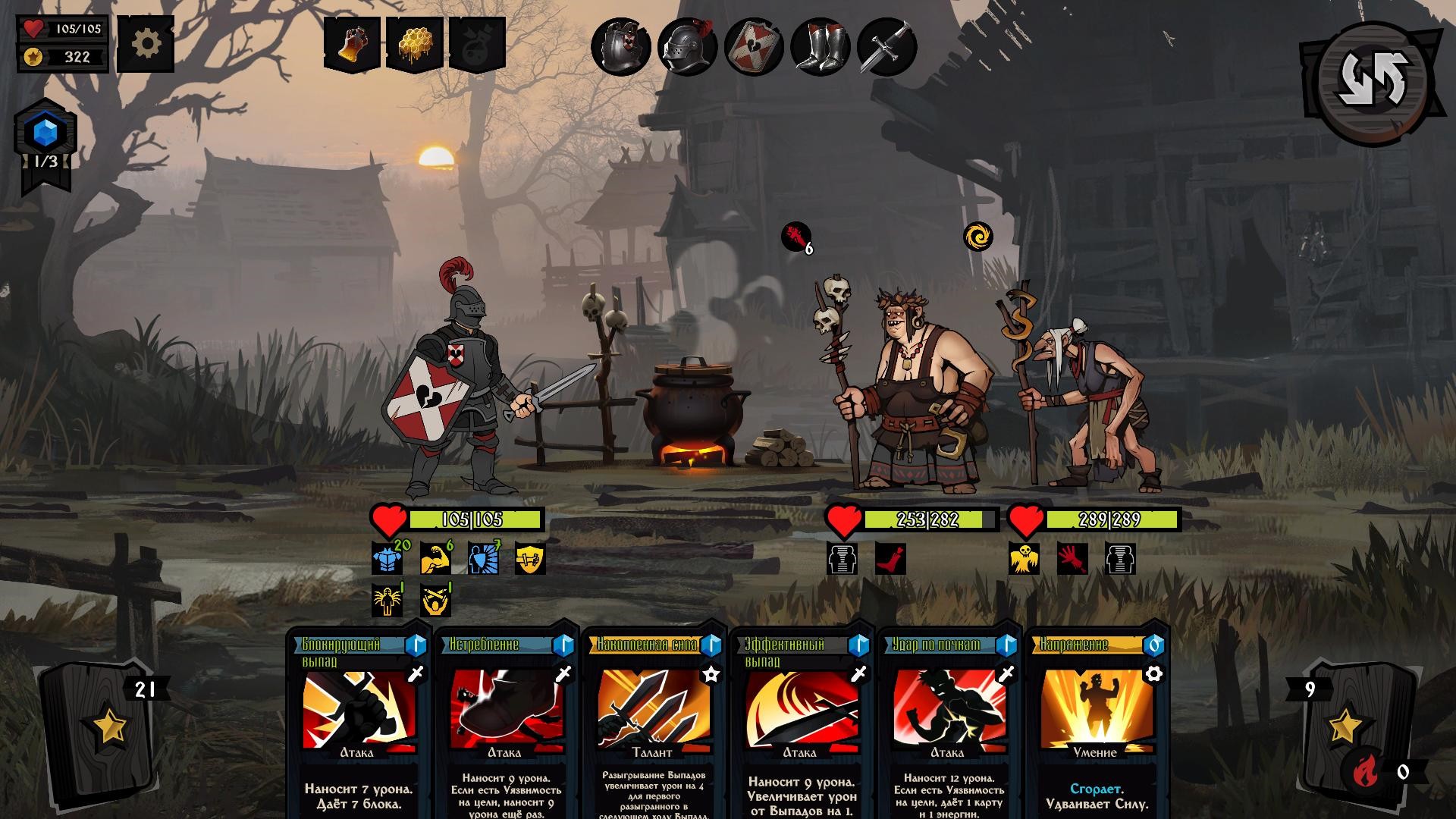Image resolution: width=1456 pixels, height=819 pixels.
Task: Inspect the knight's block buff showing 20
Action: click(385, 557)
